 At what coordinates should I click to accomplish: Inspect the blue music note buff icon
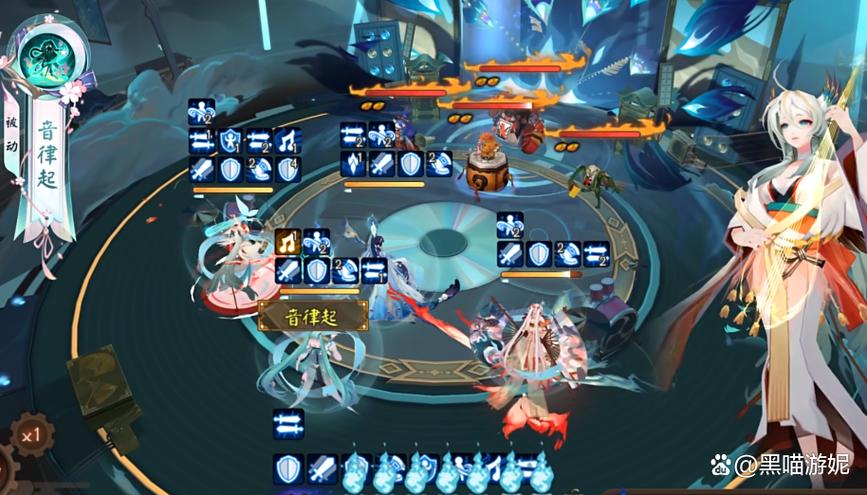pos(288,141)
